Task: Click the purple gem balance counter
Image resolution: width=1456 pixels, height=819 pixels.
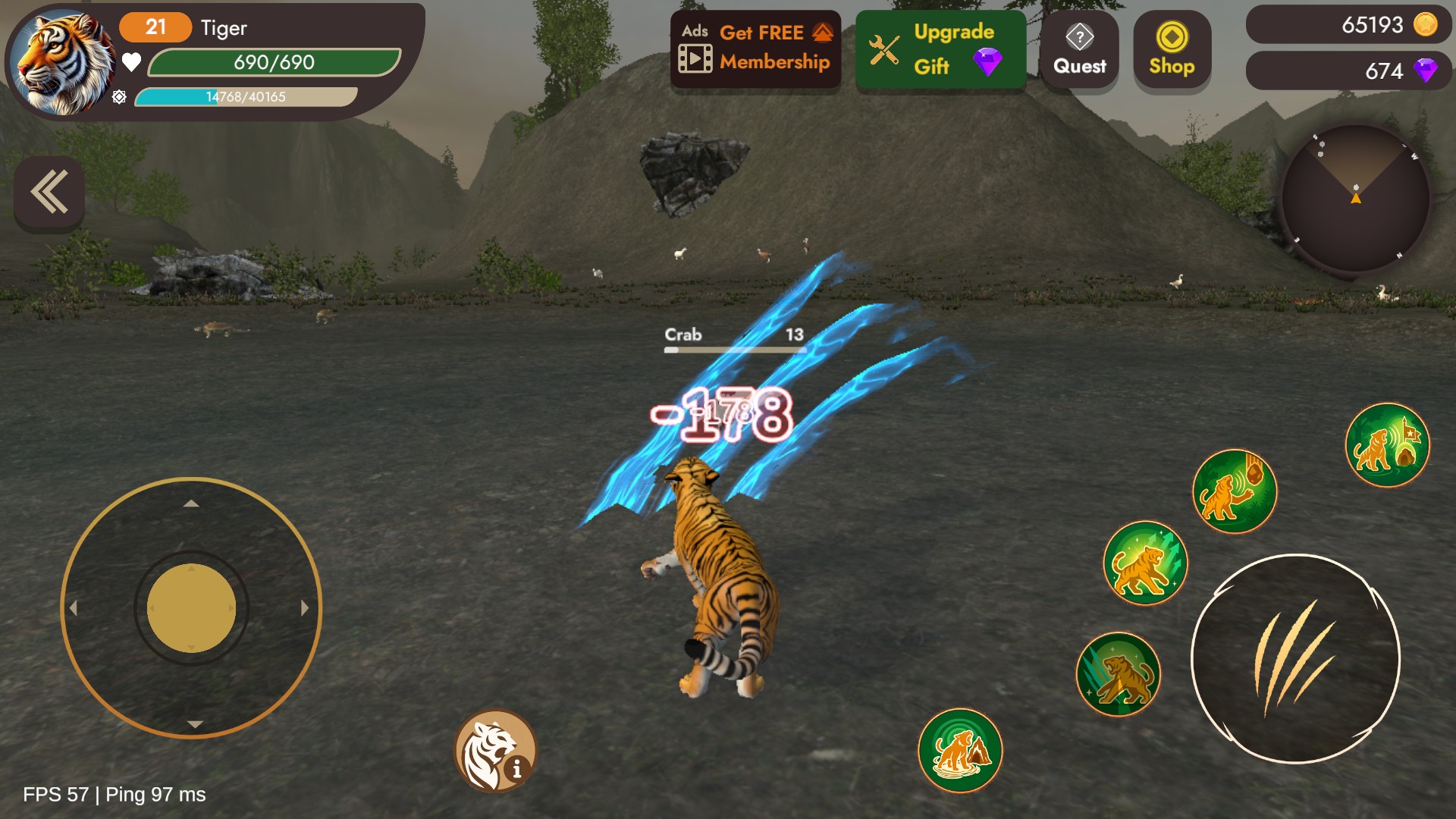Action: point(1348,71)
